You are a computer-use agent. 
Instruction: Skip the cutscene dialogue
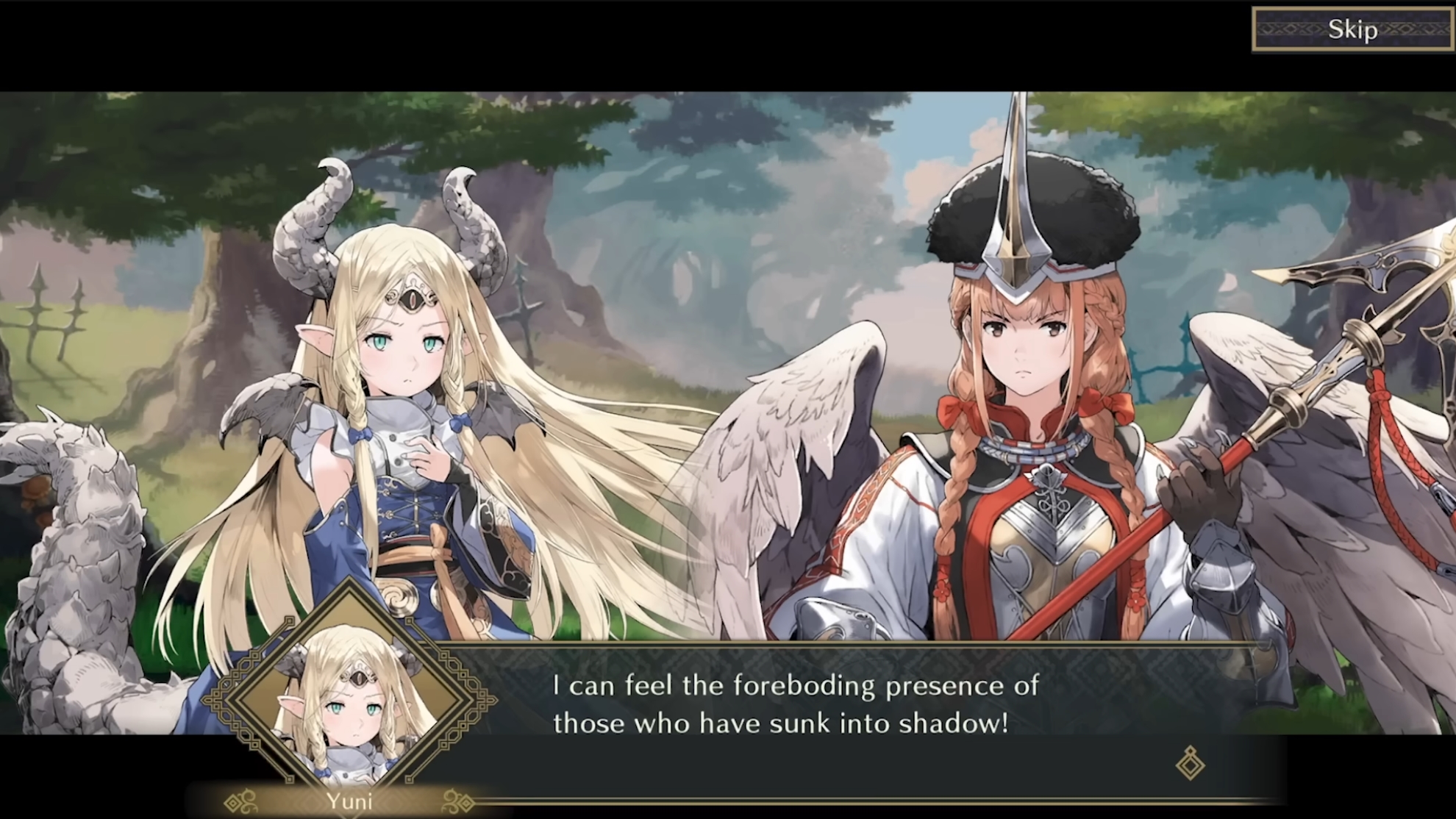(1352, 29)
